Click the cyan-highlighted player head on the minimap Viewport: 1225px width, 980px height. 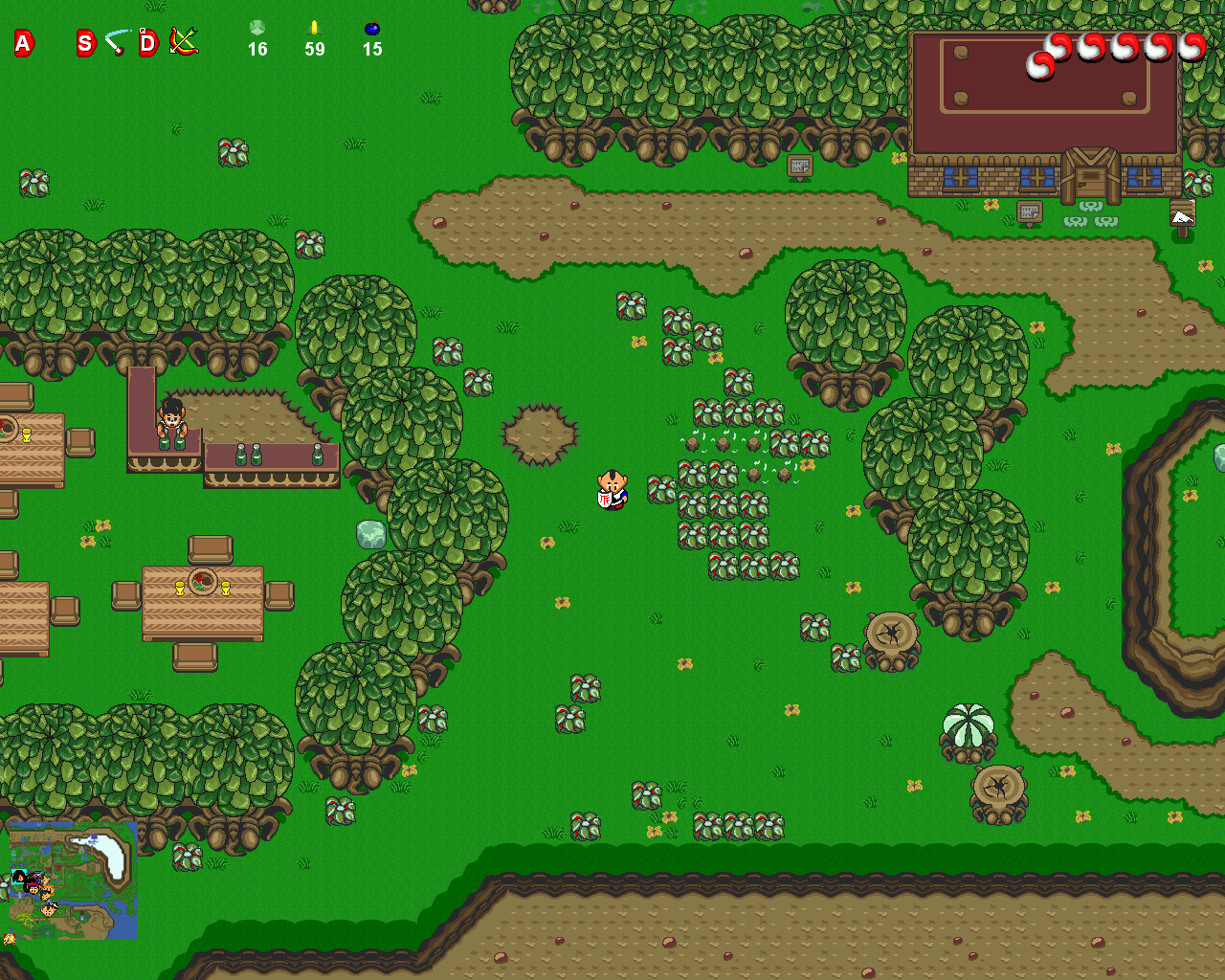[x=19, y=876]
